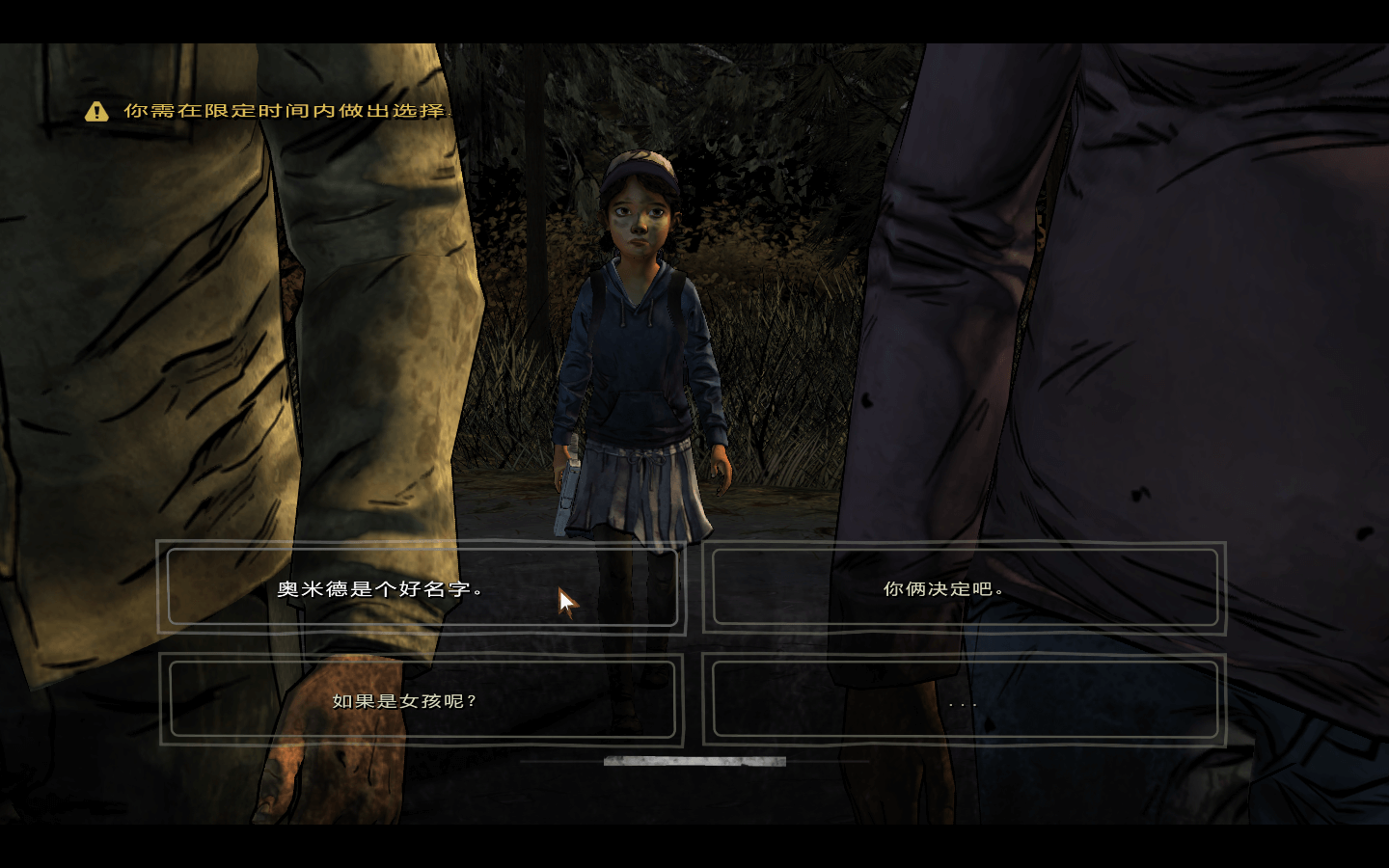Select the "你俩决定吧。" dialogue option
The image size is (1389, 868).
coord(964,587)
